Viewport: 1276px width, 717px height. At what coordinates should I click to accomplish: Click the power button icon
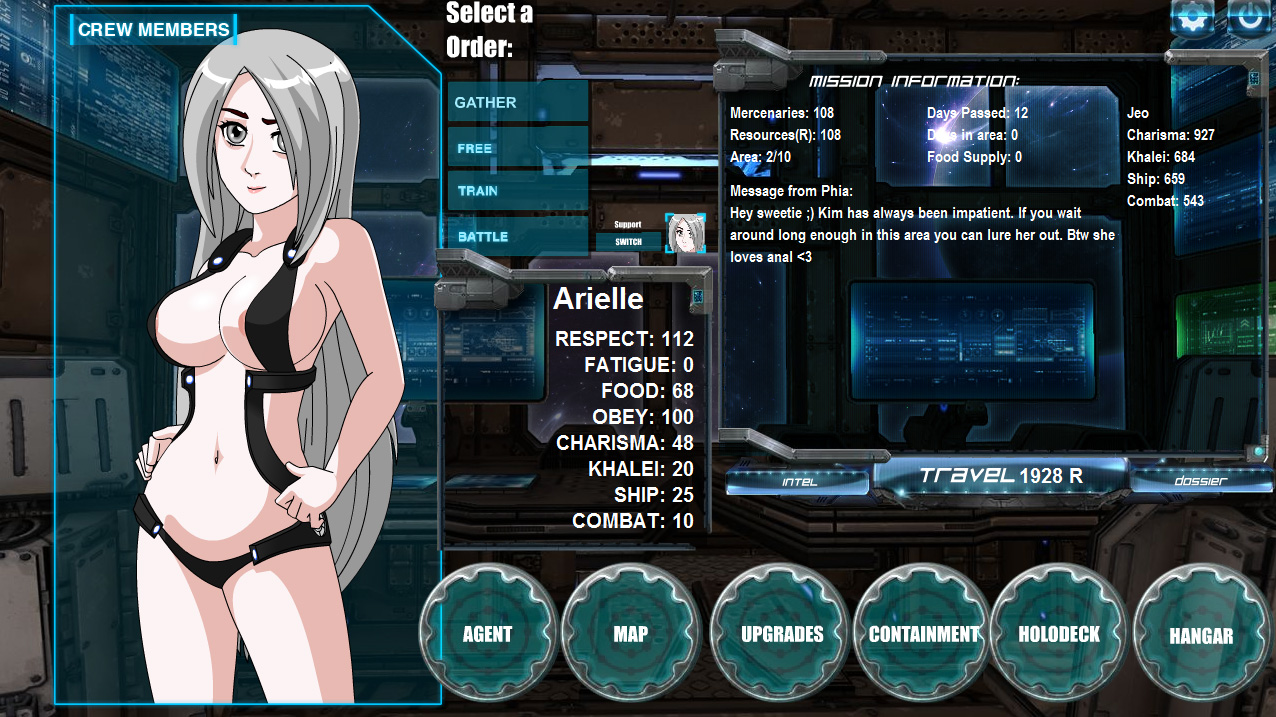(x=1249, y=18)
